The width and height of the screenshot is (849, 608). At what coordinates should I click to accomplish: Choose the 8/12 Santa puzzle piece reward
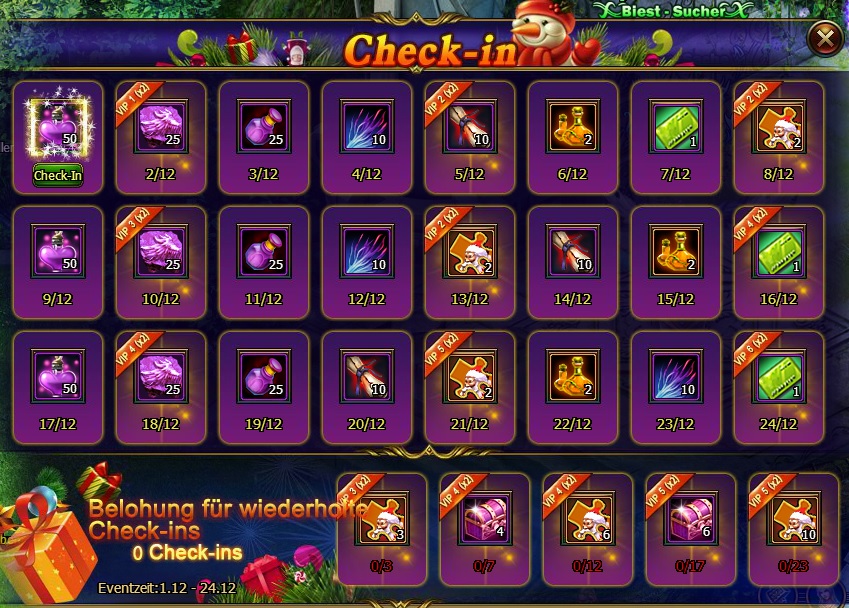tap(779, 127)
